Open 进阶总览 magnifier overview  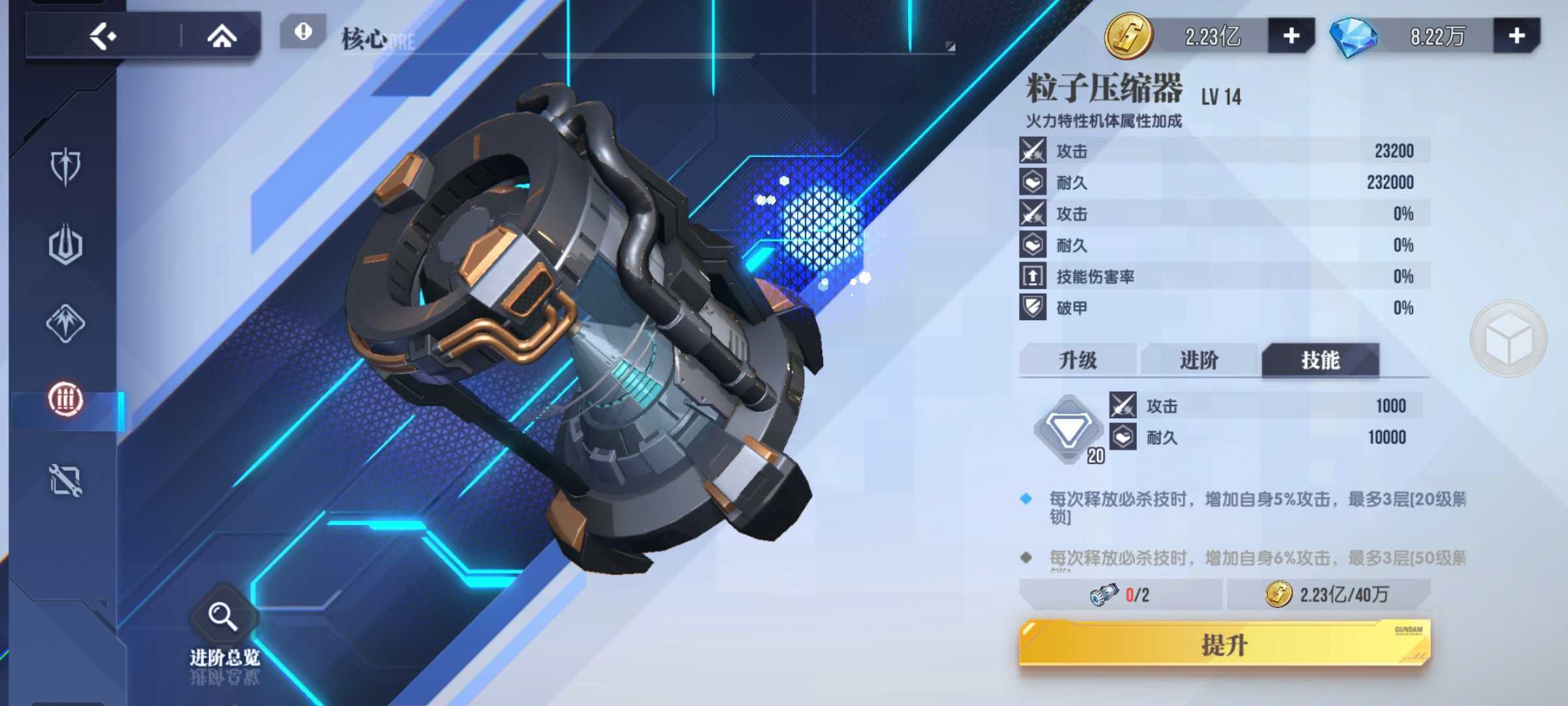[223, 618]
